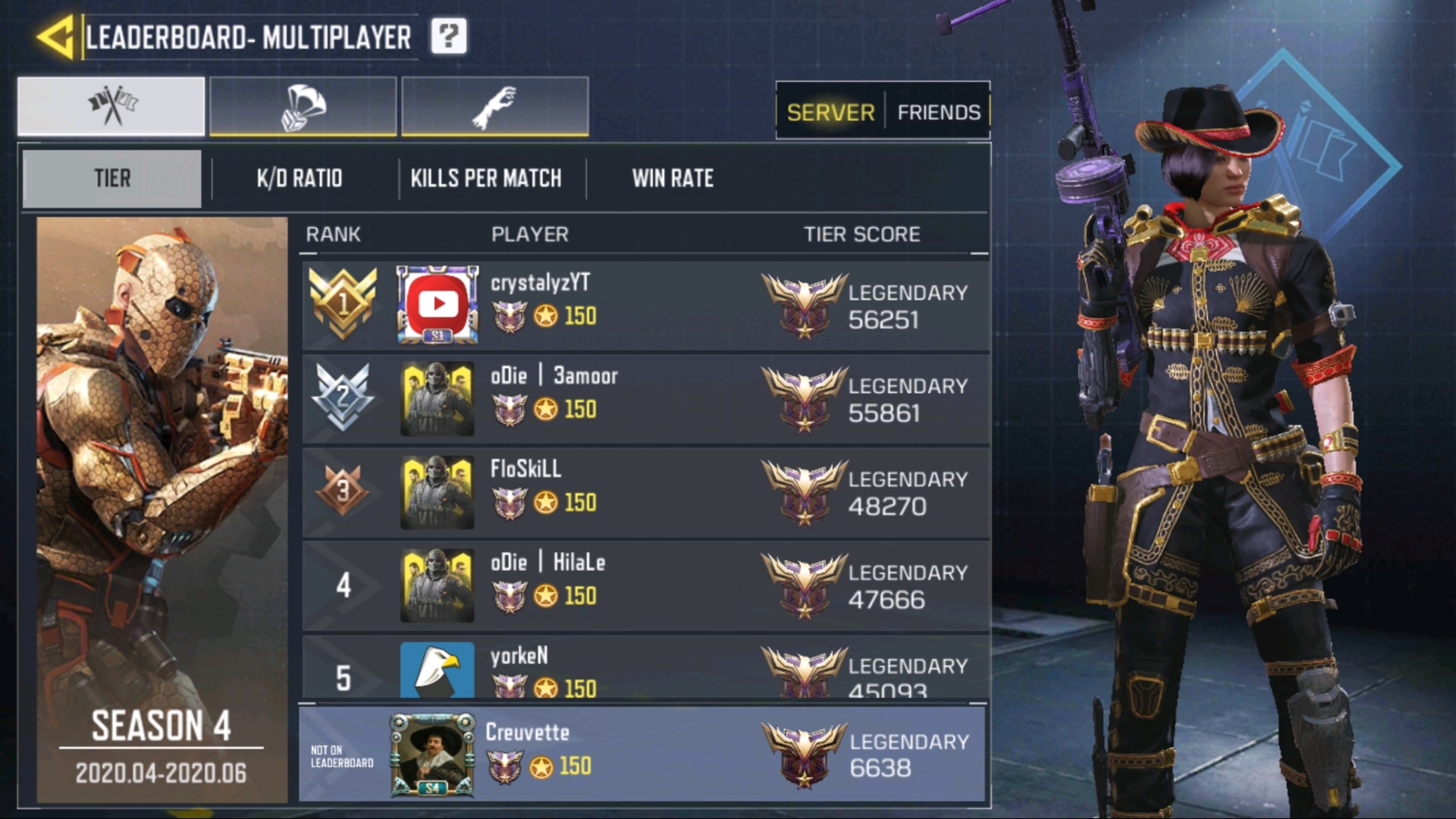
Task: Select the oDie | HilaLe row
Action: click(x=645, y=585)
